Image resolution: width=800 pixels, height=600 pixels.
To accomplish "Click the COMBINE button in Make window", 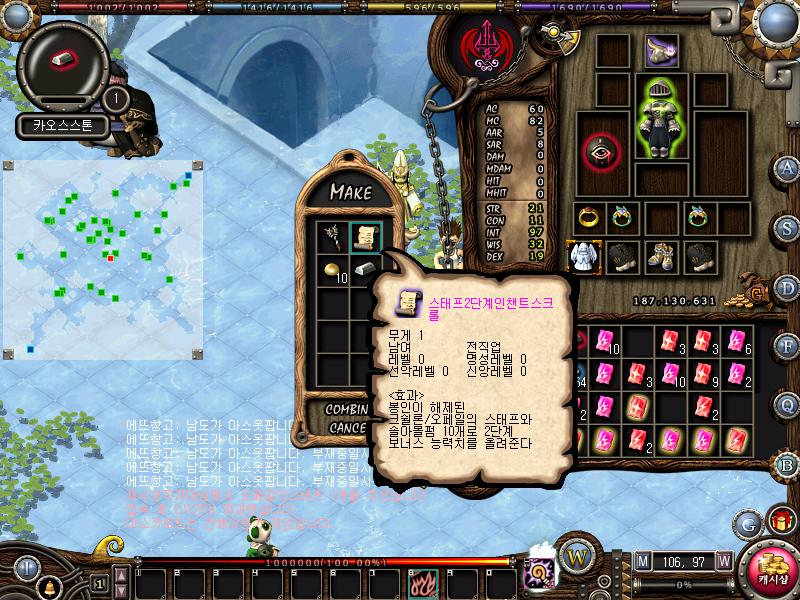I will [x=347, y=410].
